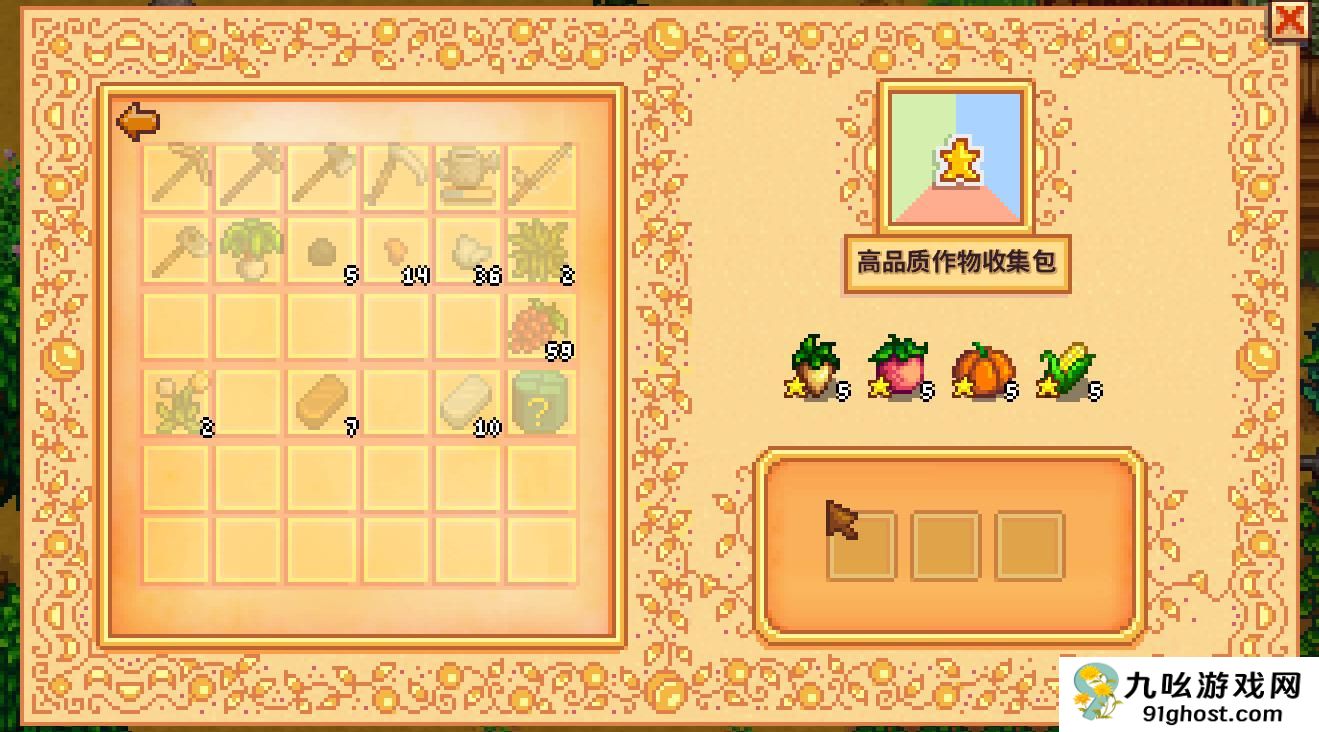Click the first reward slot square
The image size is (1319, 732).
click(863, 545)
